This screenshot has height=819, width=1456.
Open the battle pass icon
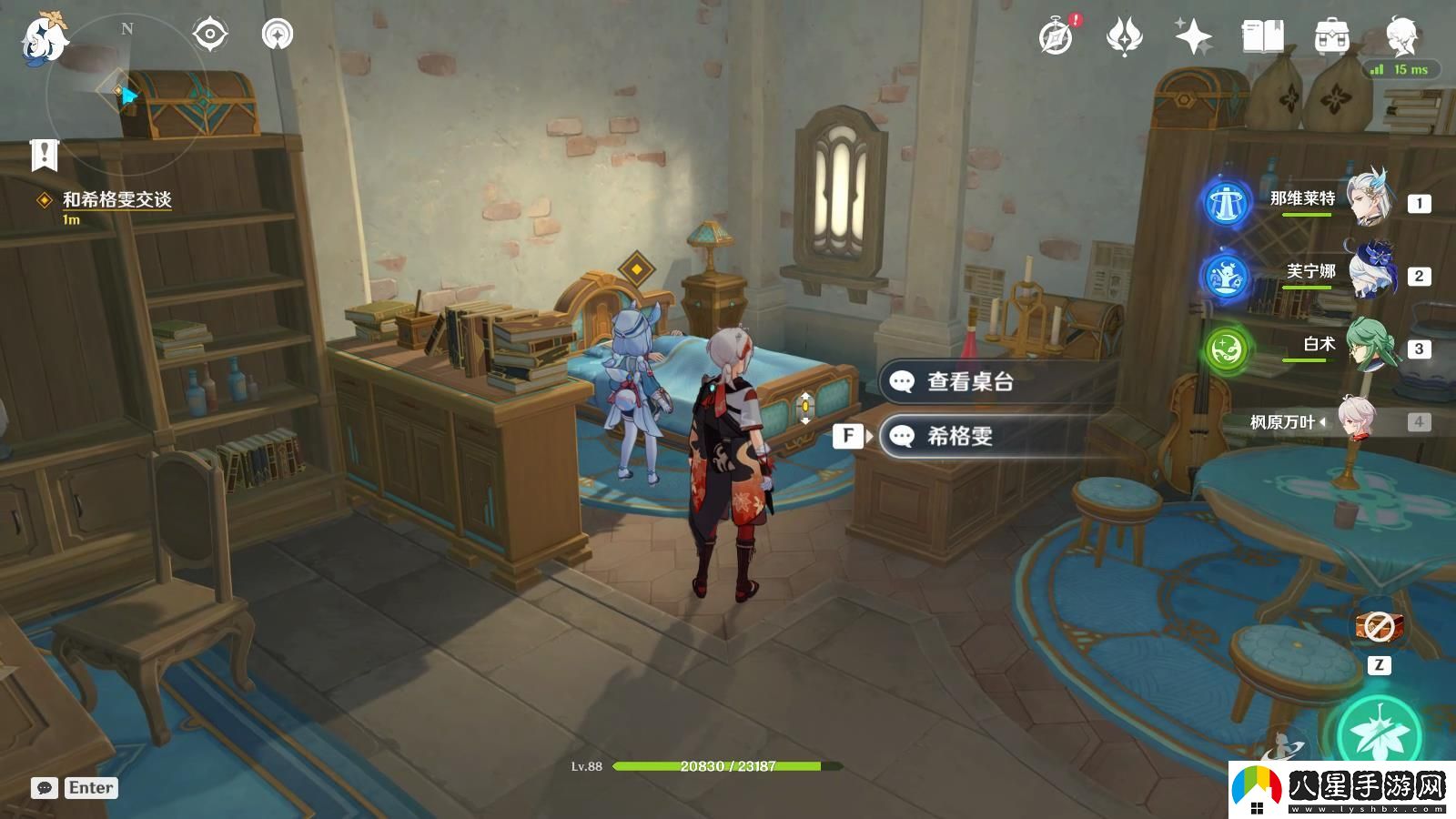pos(1125,37)
